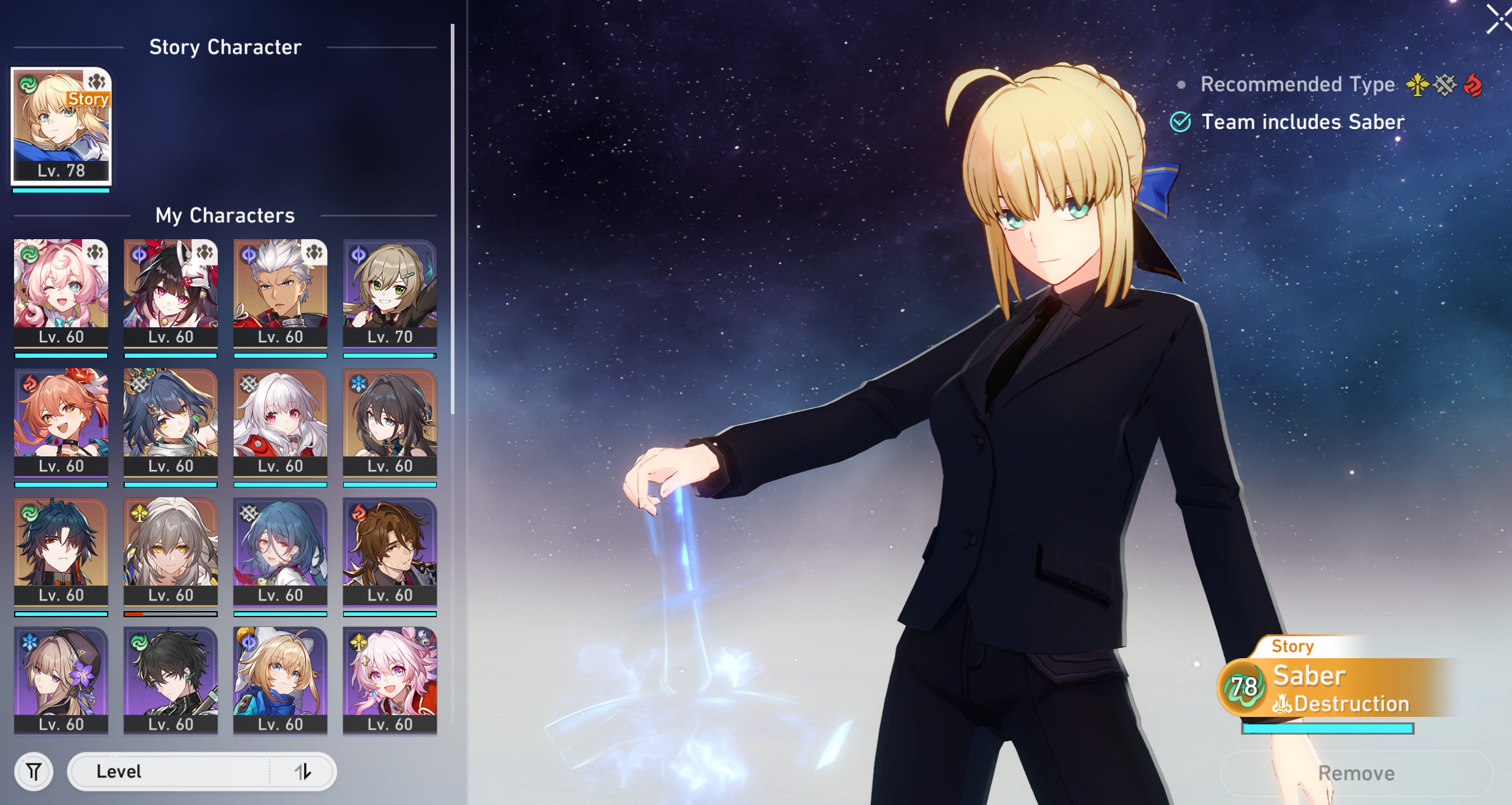Select the Physical recommended type icon
This screenshot has height=805, width=1512.
pyautogui.click(x=1445, y=86)
